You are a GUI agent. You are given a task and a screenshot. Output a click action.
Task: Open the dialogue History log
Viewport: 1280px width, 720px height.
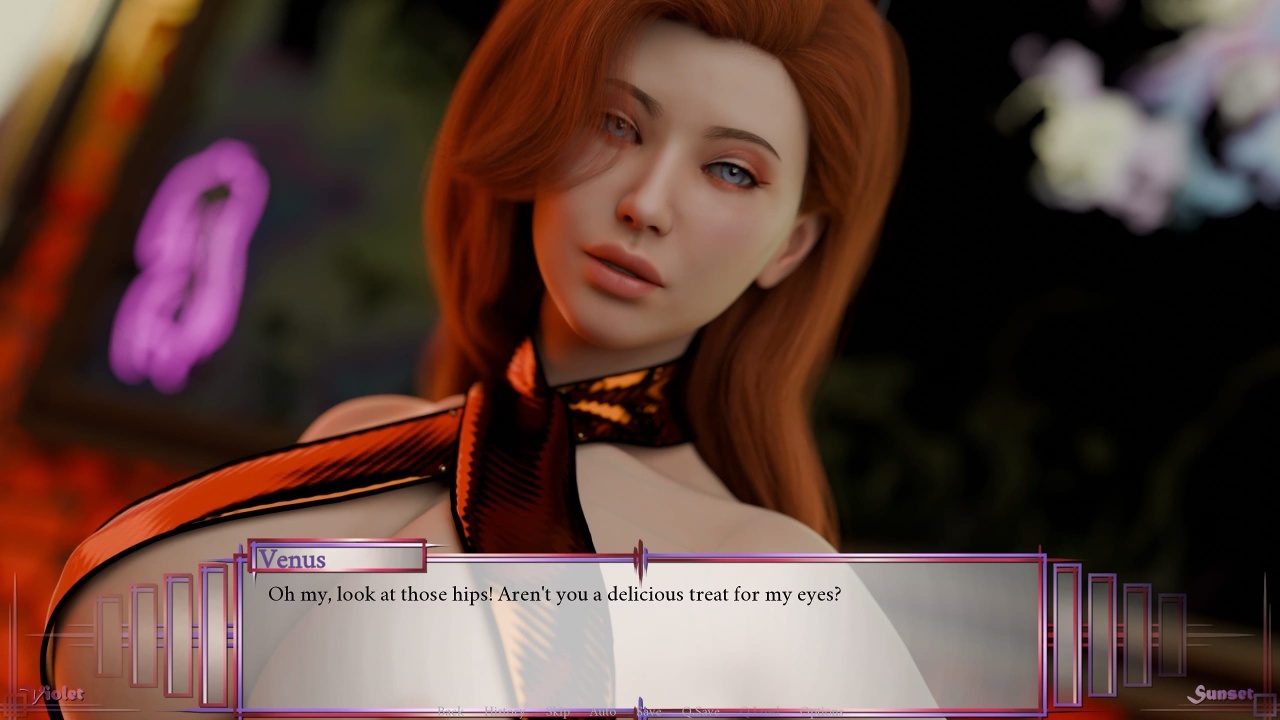pos(503,711)
